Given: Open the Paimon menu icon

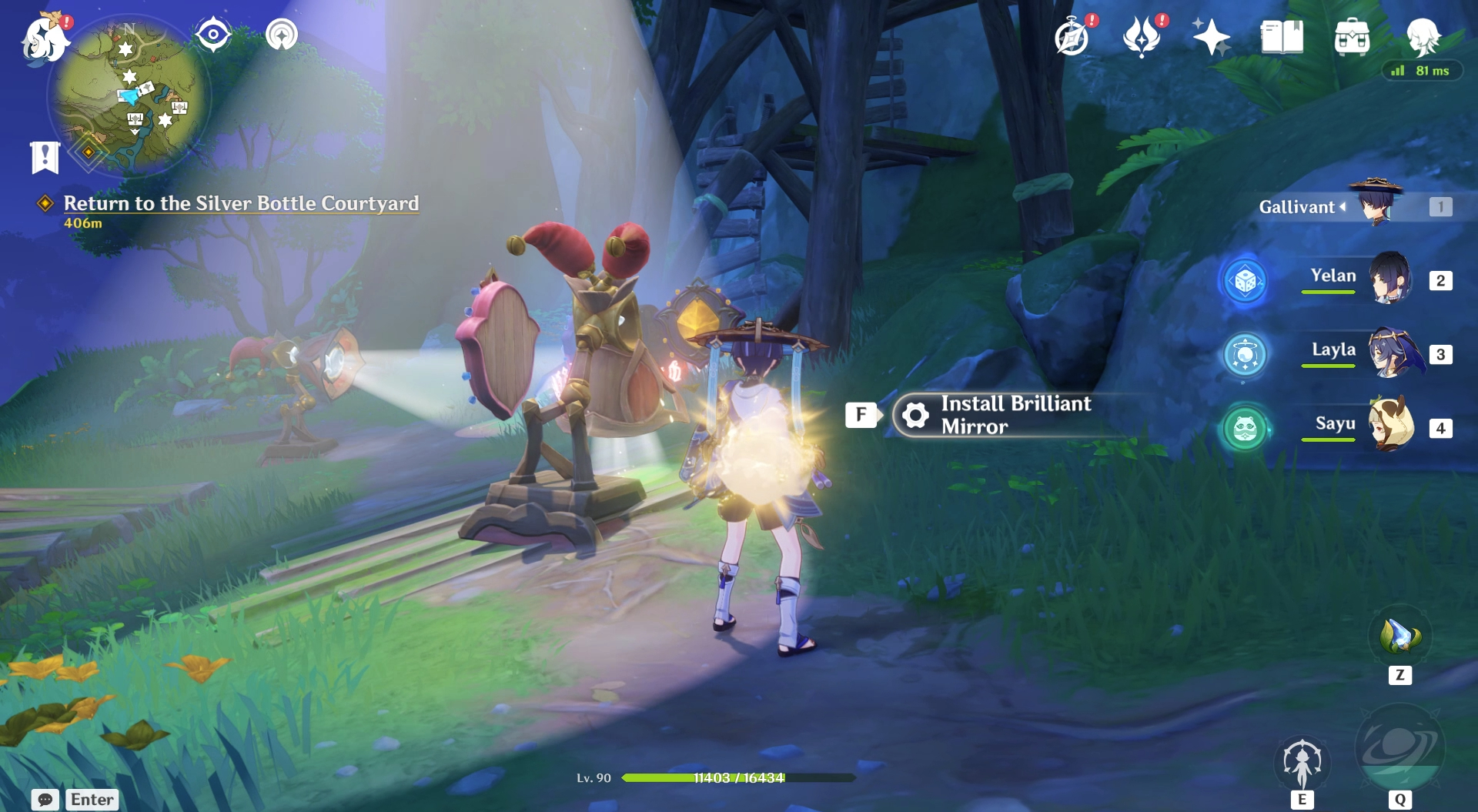Looking at the screenshot, I should pyautogui.click(x=45, y=38).
